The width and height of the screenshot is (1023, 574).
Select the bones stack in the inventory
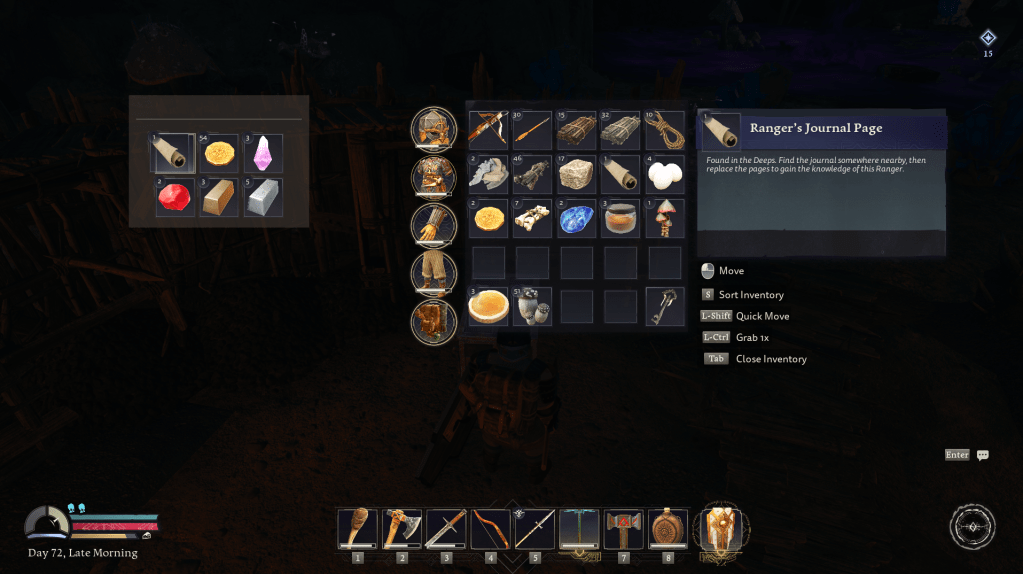(x=532, y=219)
